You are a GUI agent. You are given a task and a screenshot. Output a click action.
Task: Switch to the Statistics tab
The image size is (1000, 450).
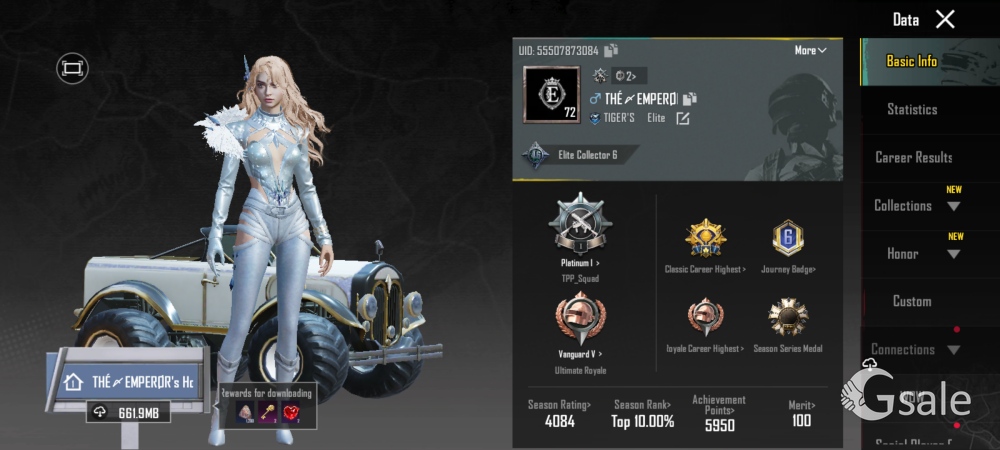point(912,109)
